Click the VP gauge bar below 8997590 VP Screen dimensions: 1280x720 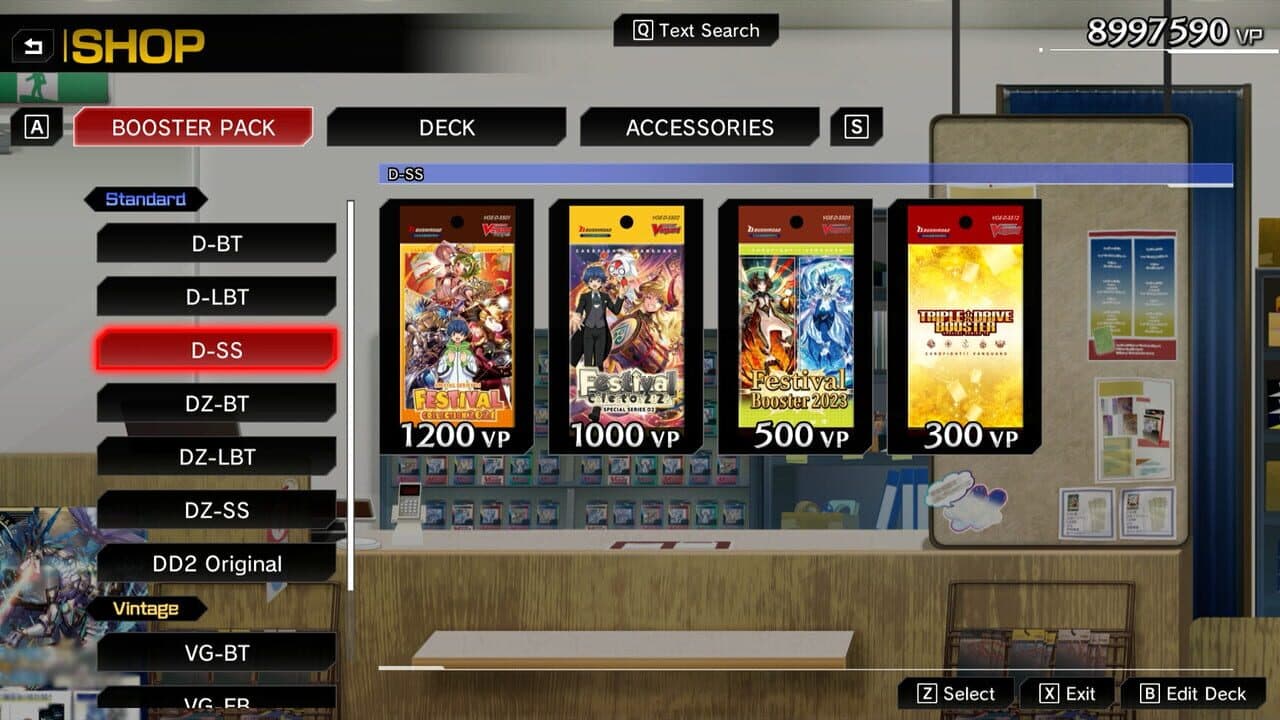coord(1150,50)
